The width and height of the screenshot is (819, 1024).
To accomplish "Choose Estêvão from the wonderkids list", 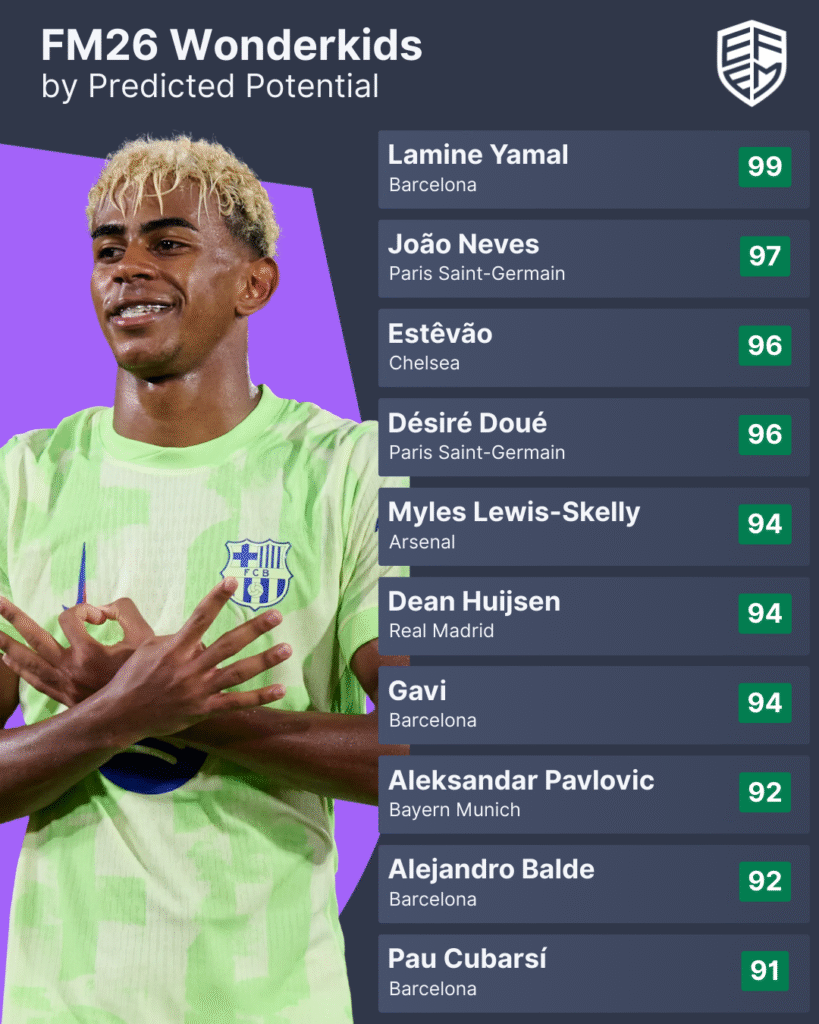I will (x=593, y=347).
